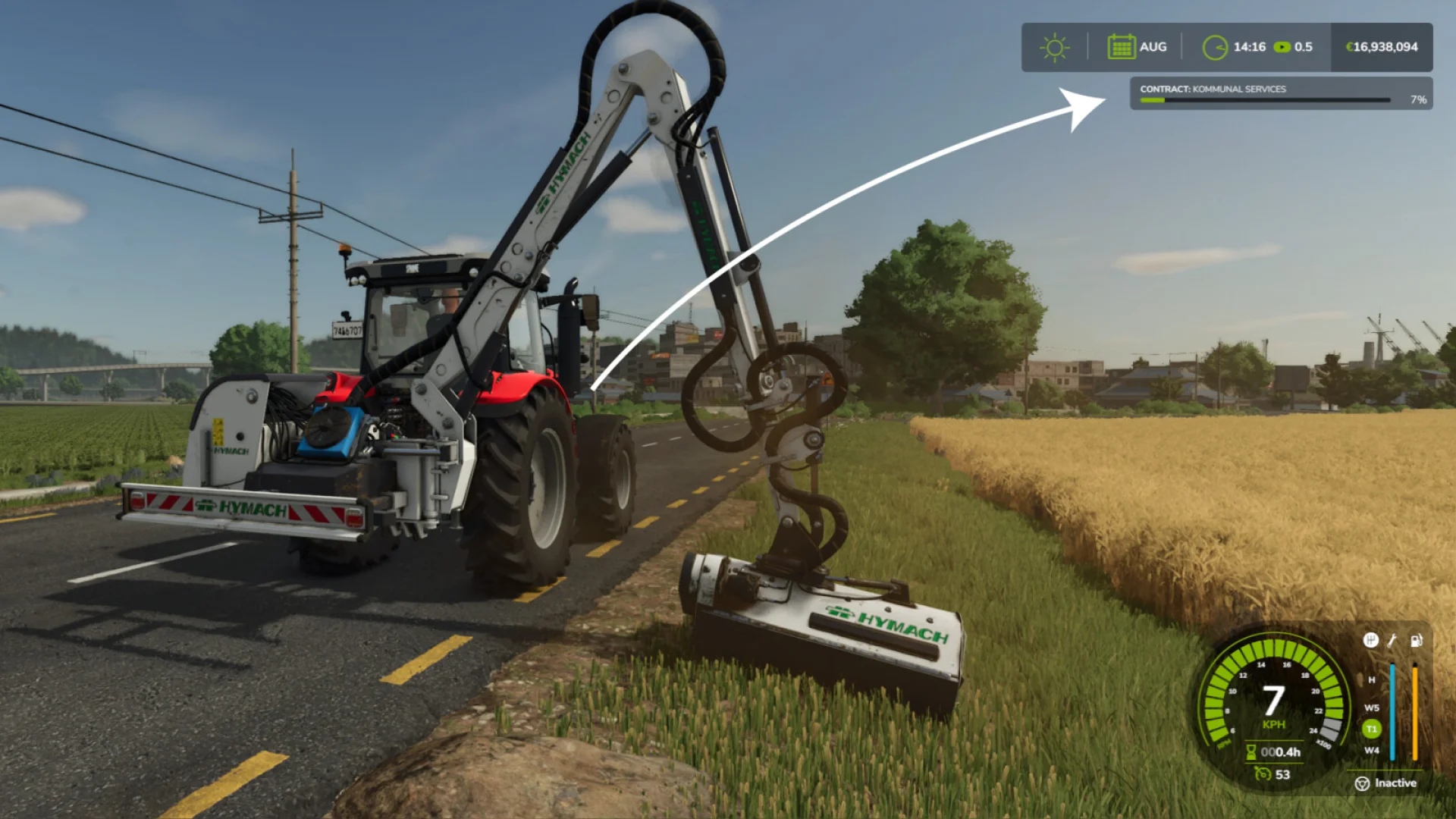
Task: Open the calendar showing AUG
Action: point(1121,47)
